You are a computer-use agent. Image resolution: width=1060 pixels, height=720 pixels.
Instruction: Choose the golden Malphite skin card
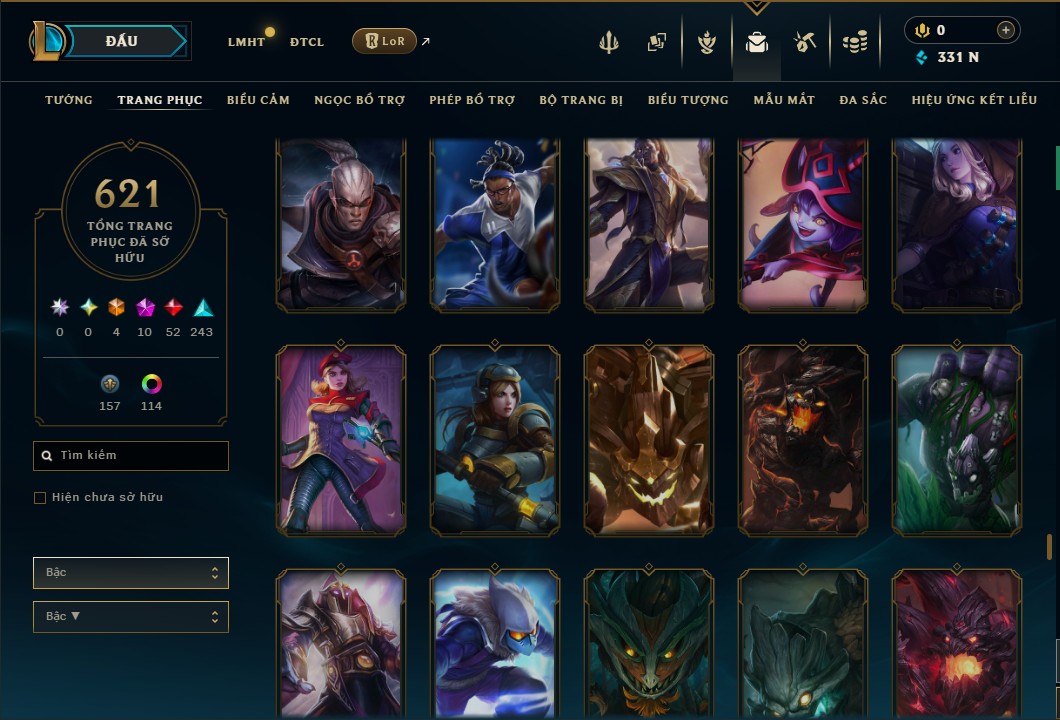coord(649,440)
